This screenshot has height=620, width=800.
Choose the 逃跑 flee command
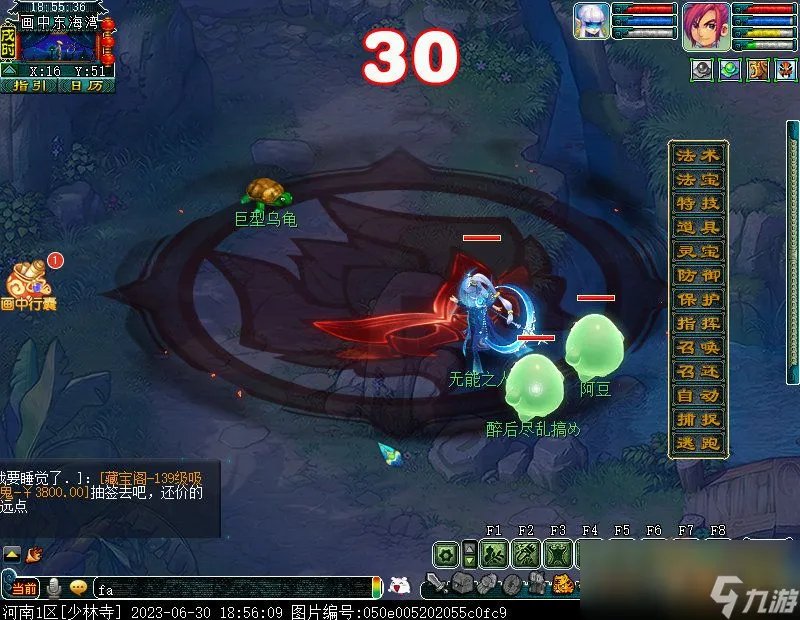tap(698, 444)
